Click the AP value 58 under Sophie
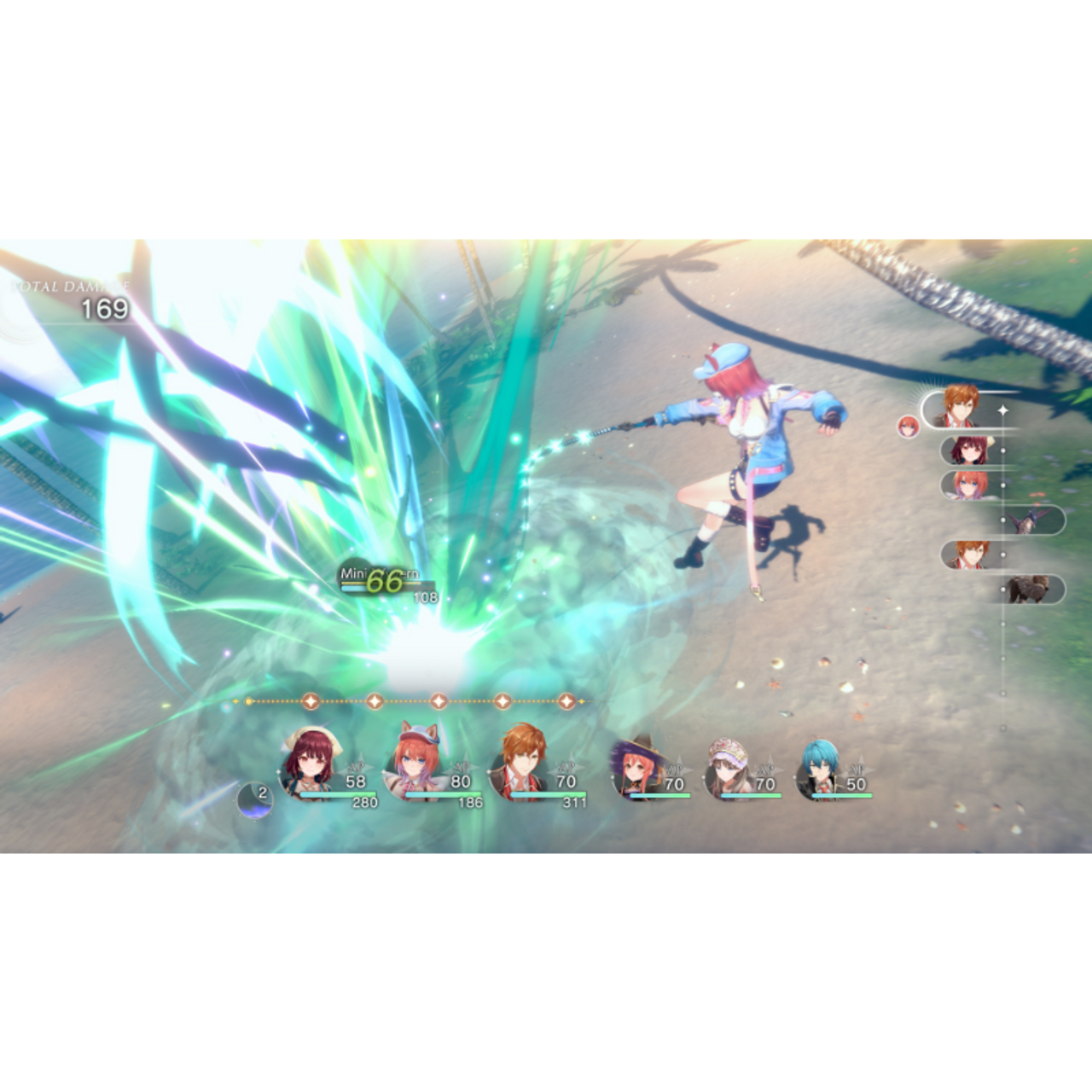The height and width of the screenshot is (1092, 1092). coord(357,781)
